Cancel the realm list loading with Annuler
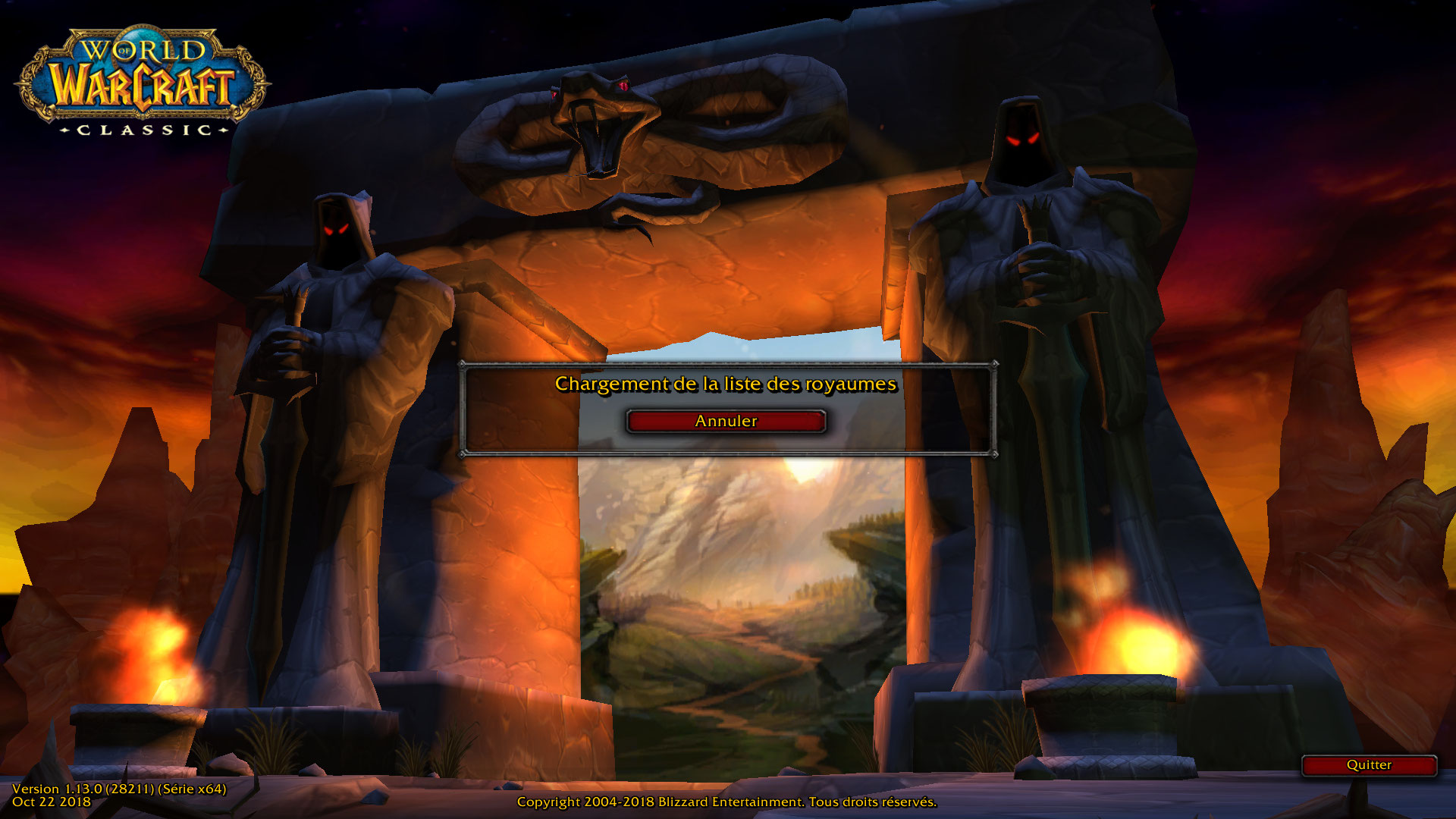 pos(726,422)
